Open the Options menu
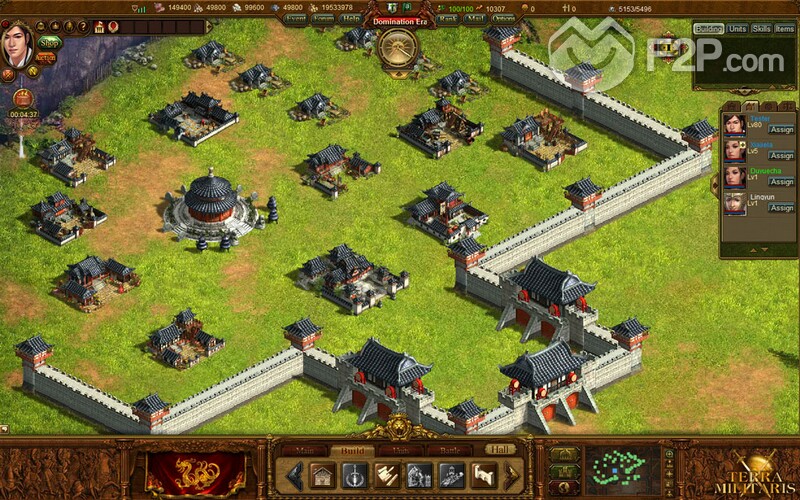800x500 pixels. click(504, 18)
